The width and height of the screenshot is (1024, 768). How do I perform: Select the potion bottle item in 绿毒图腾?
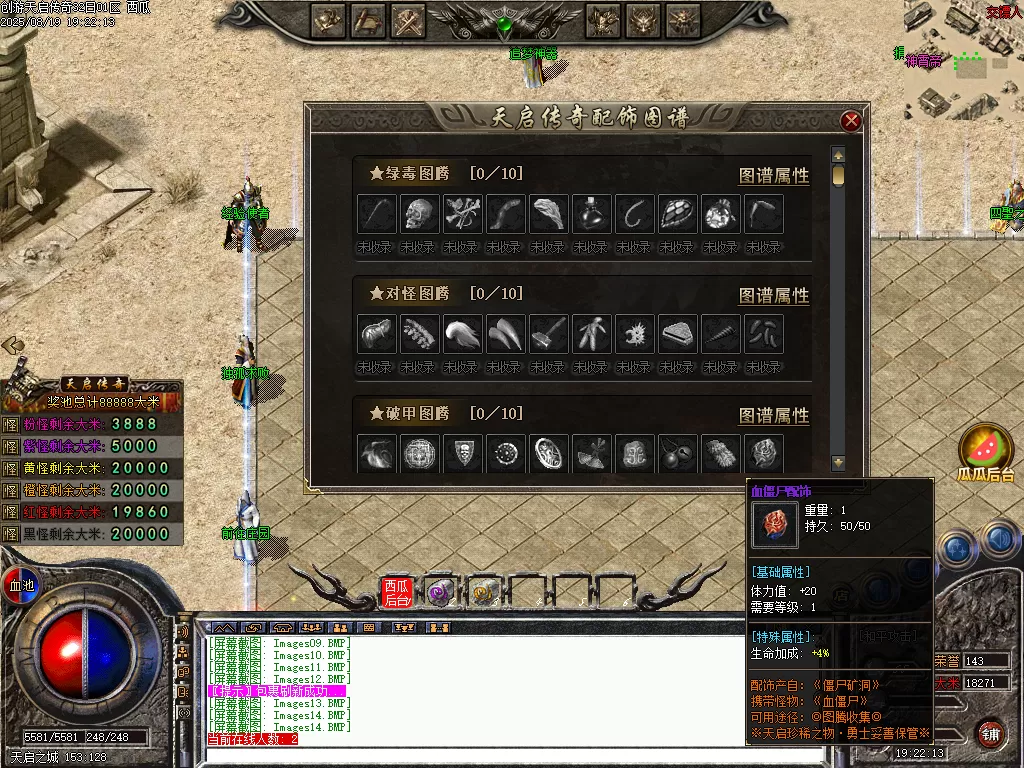pyautogui.click(x=592, y=214)
